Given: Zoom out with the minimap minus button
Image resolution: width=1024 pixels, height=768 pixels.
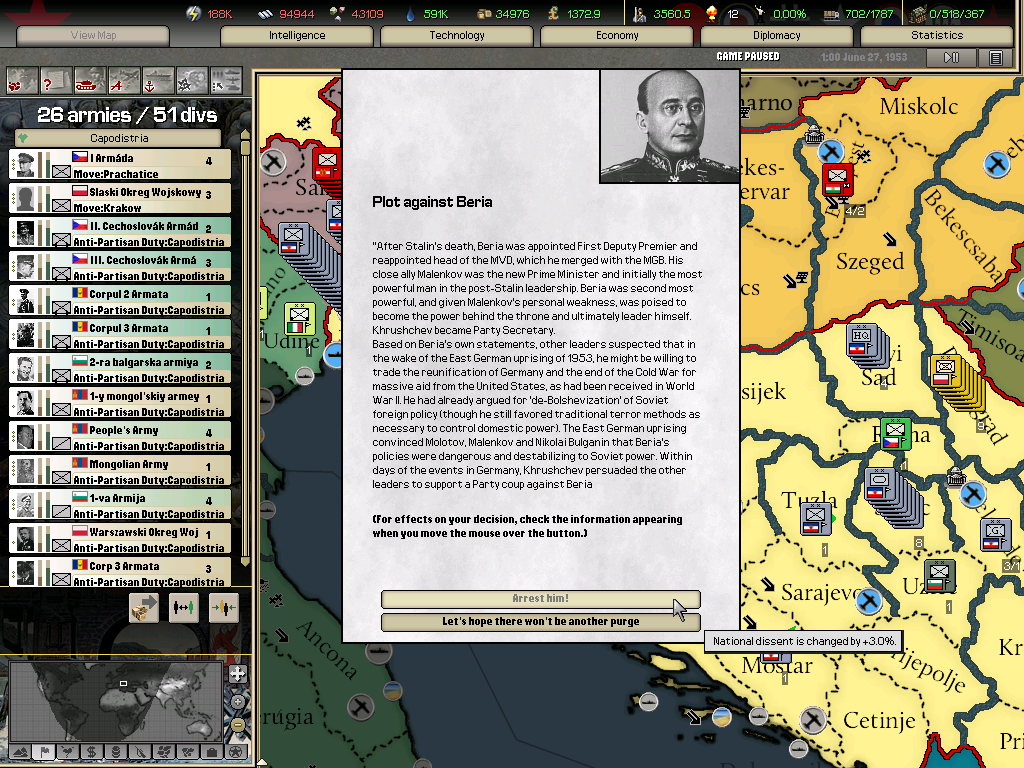Looking at the screenshot, I should [237, 724].
